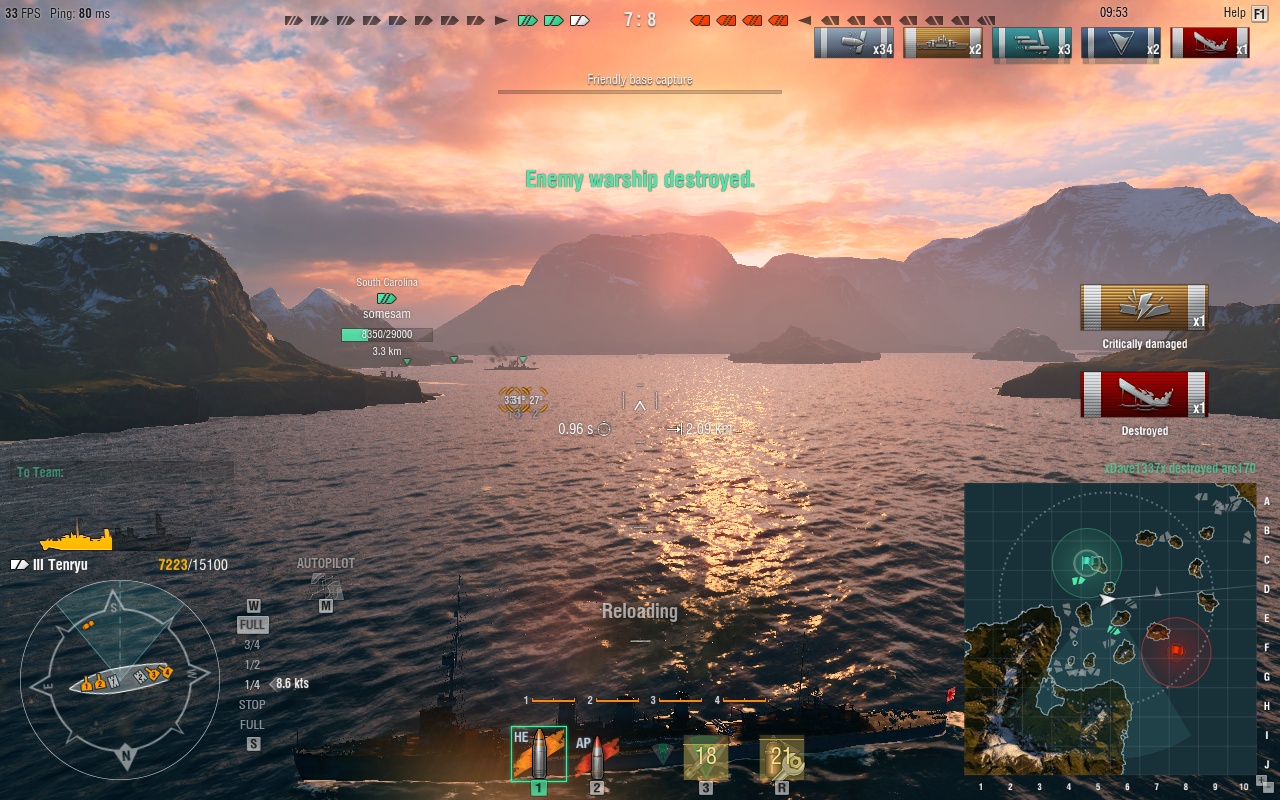Click the red Destroyed achievement ribbon
The image size is (1280, 800).
pos(1144,393)
